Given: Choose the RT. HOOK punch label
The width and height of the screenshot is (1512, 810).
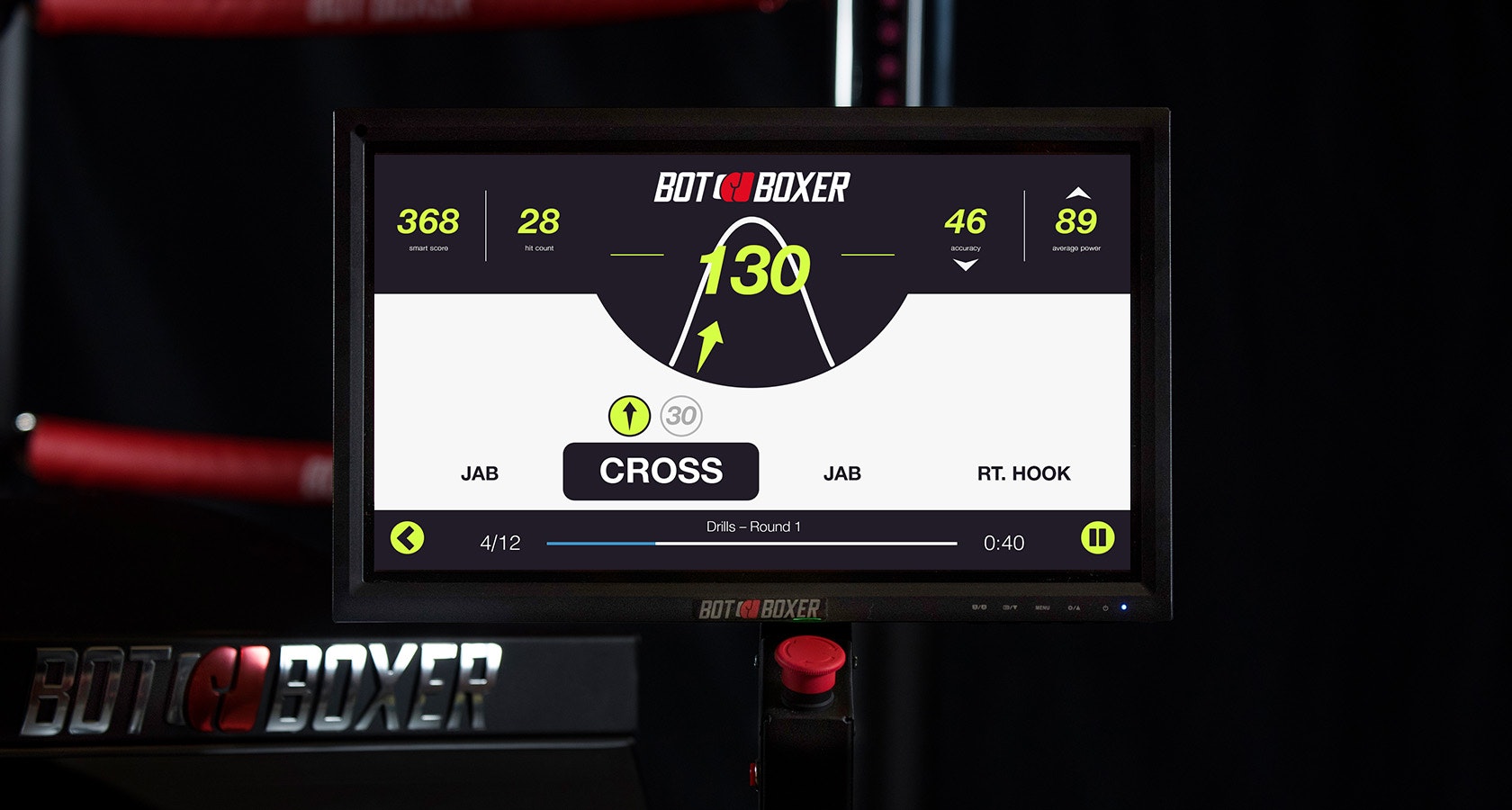Looking at the screenshot, I should coord(1023,473).
